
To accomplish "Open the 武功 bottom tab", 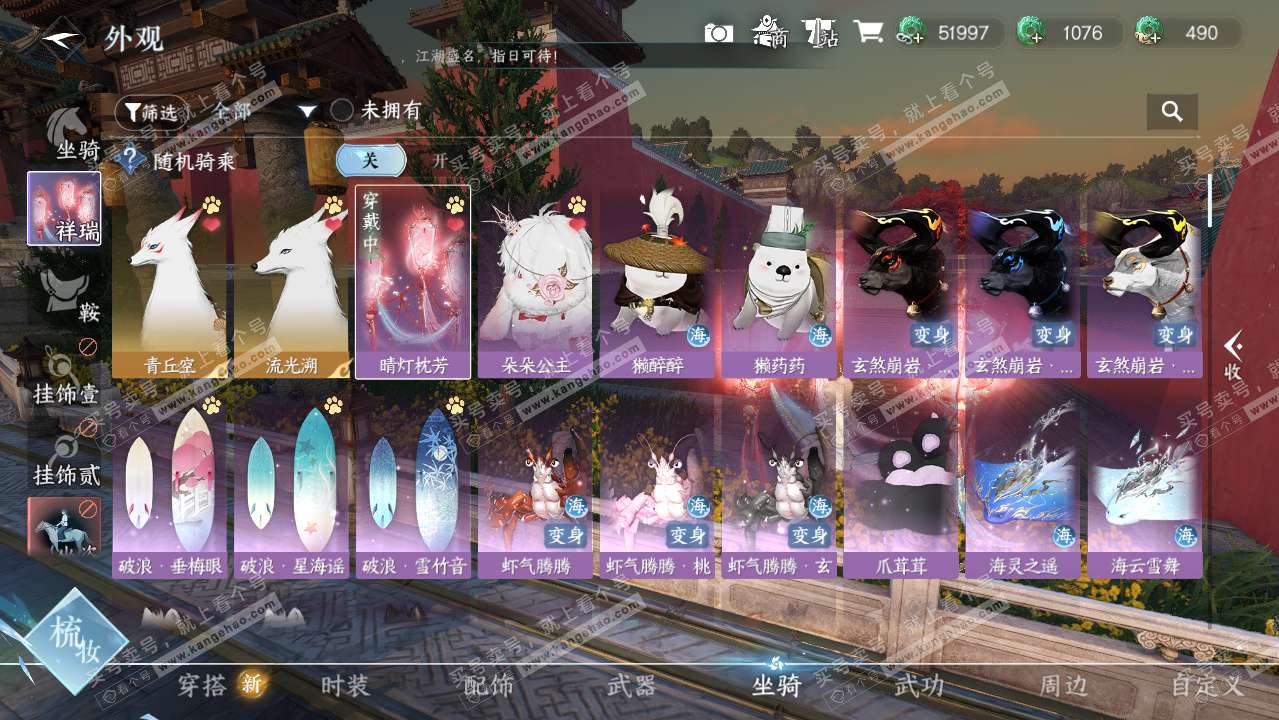I will pos(918,686).
